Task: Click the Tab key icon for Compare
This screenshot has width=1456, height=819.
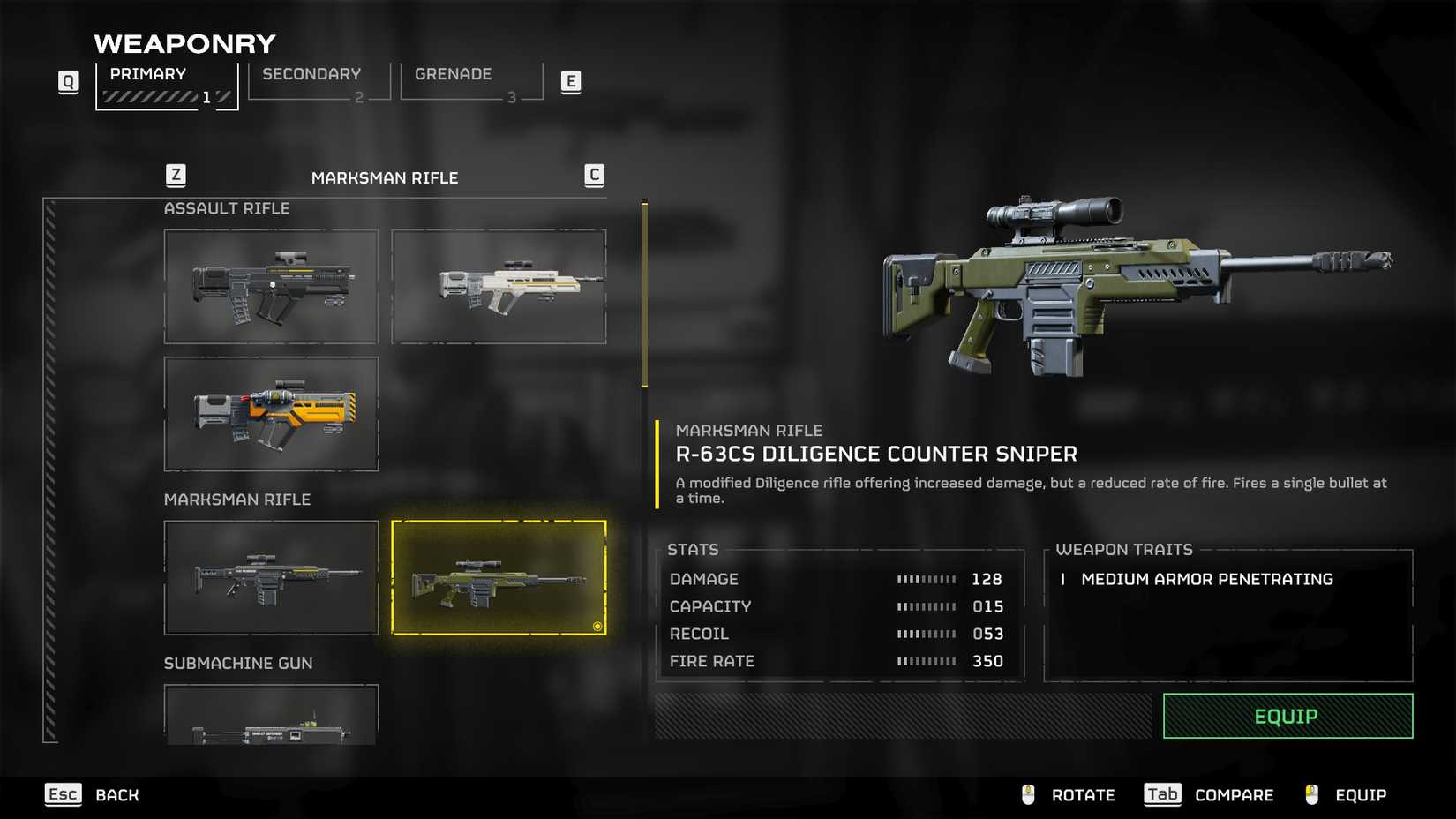Action: [1161, 794]
